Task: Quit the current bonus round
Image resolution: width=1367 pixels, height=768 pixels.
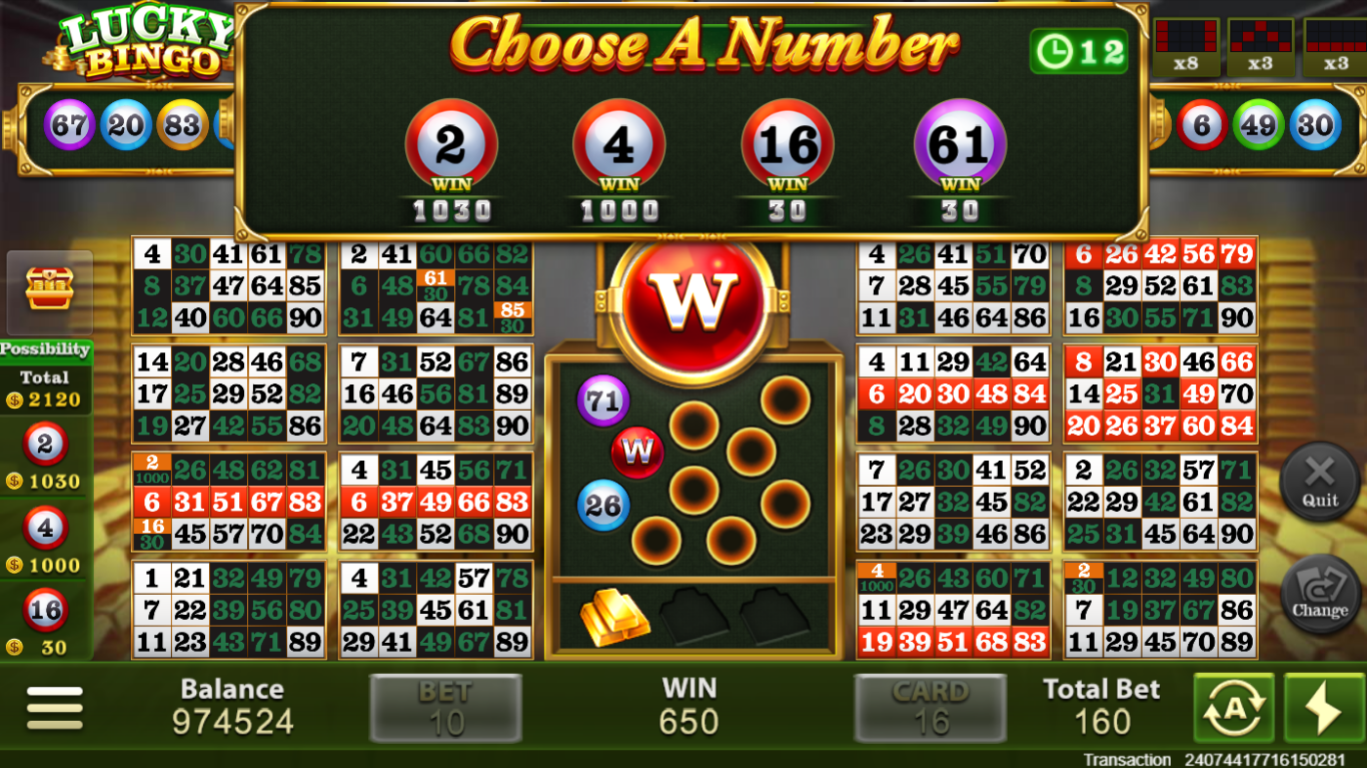Action: click(1319, 481)
